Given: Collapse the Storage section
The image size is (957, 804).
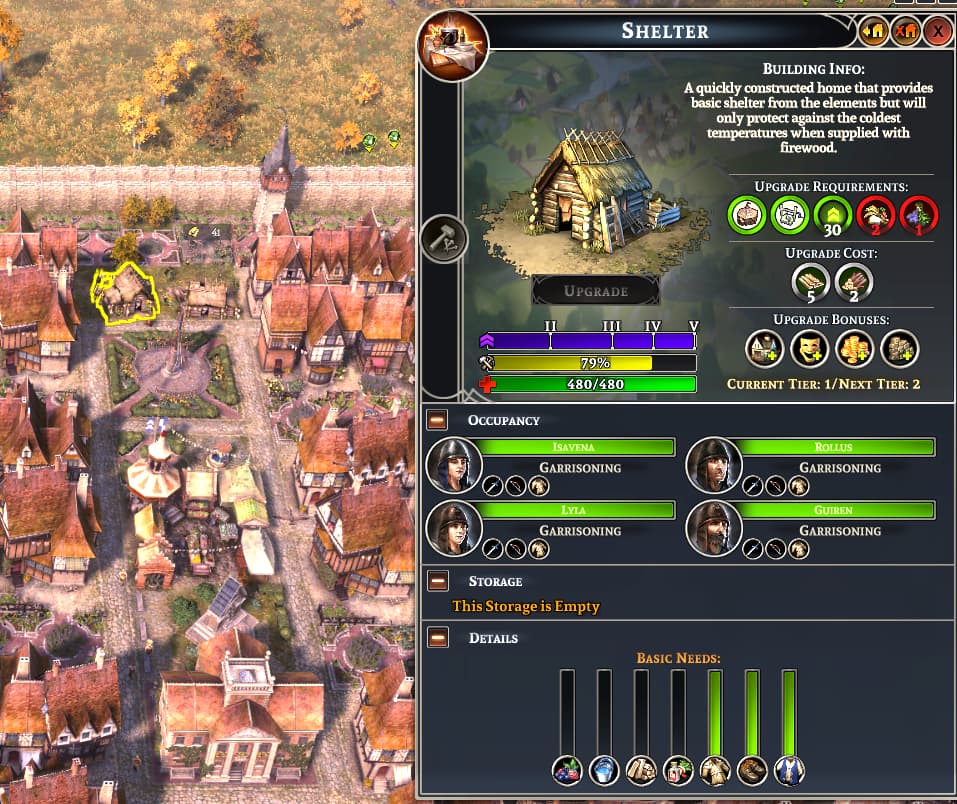Looking at the screenshot, I should click(437, 581).
